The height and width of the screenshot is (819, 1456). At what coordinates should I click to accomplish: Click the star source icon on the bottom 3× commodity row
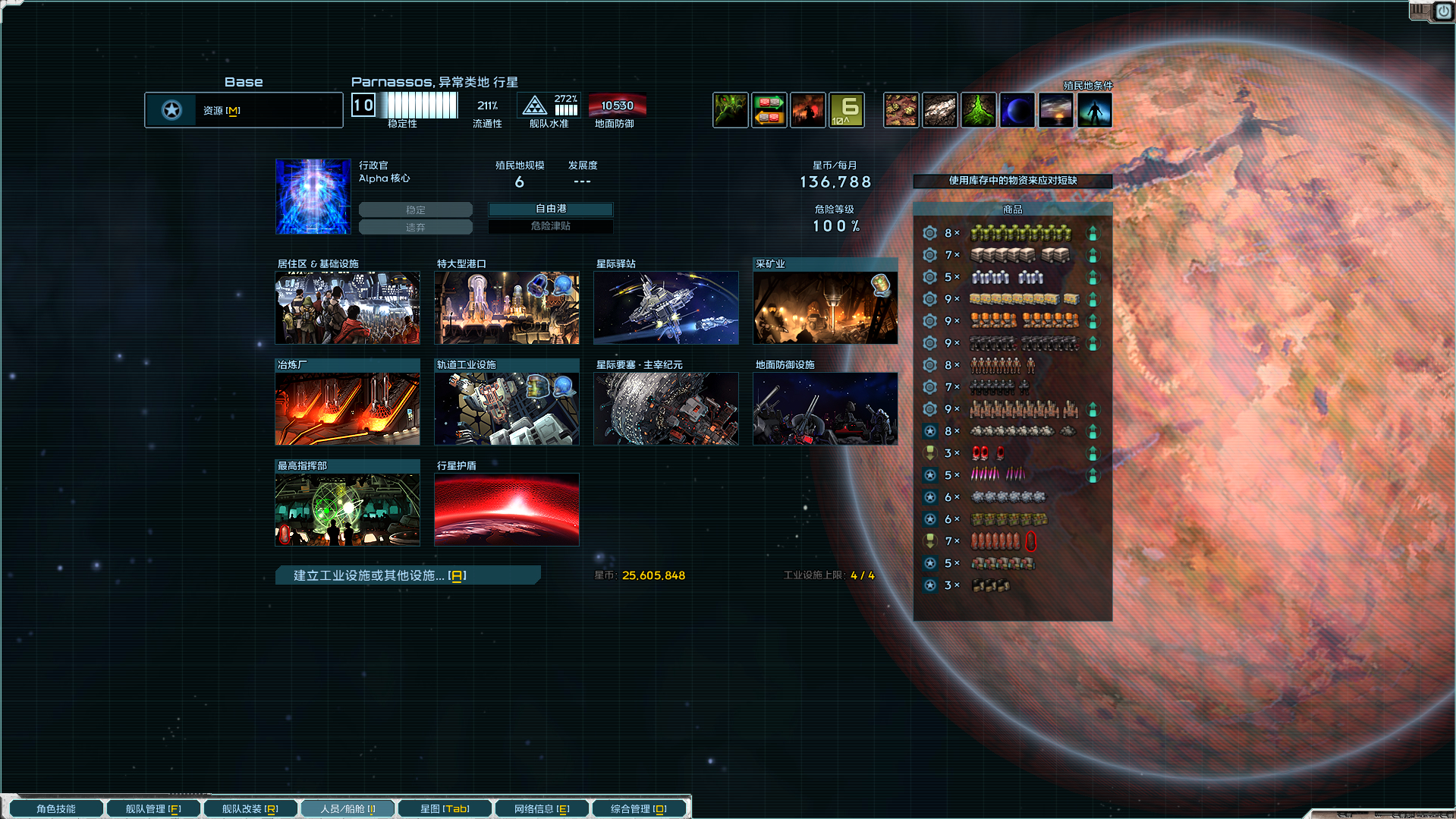(929, 584)
